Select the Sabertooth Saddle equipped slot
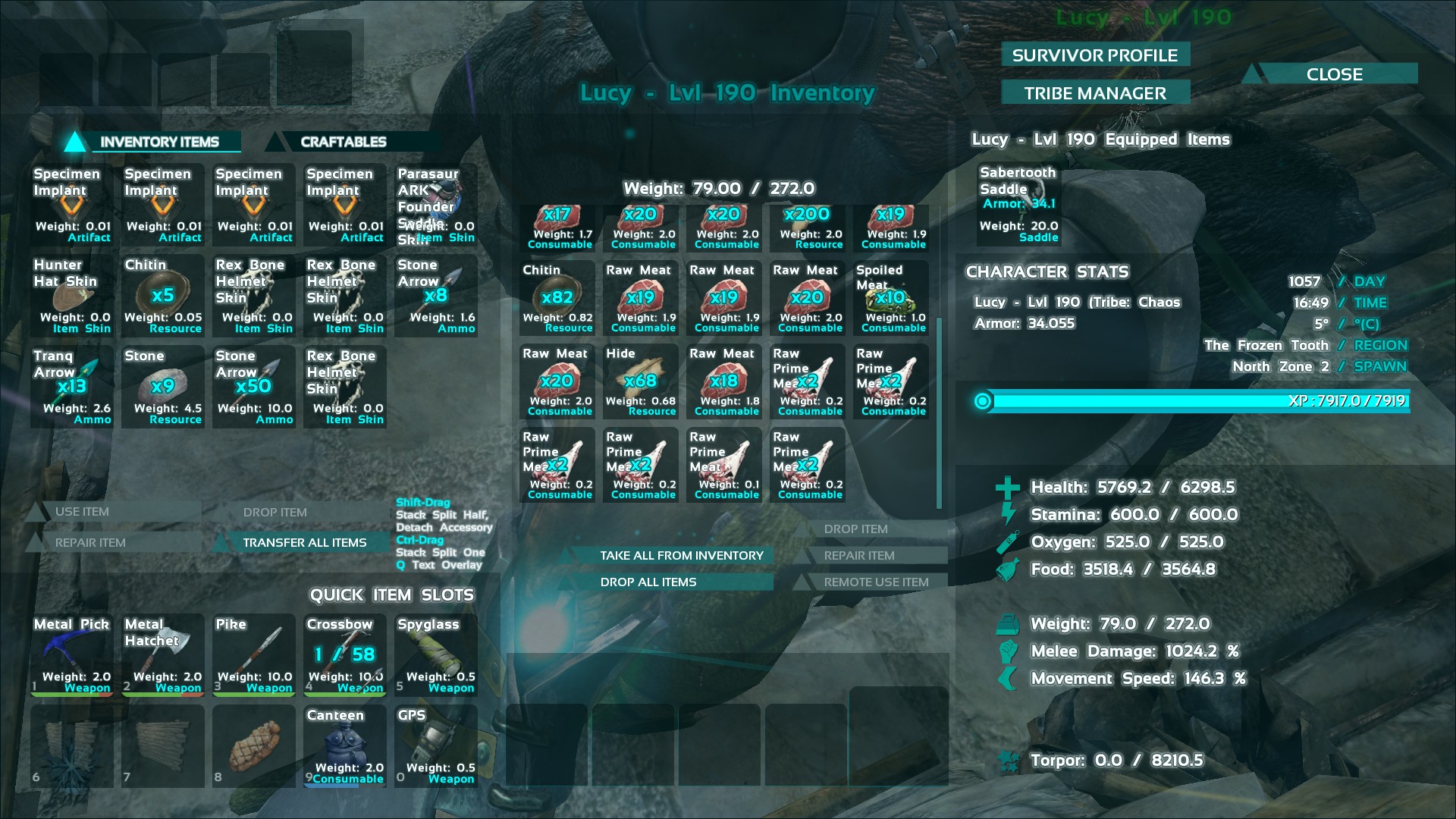The image size is (1456, 819). click(1018, 205)
